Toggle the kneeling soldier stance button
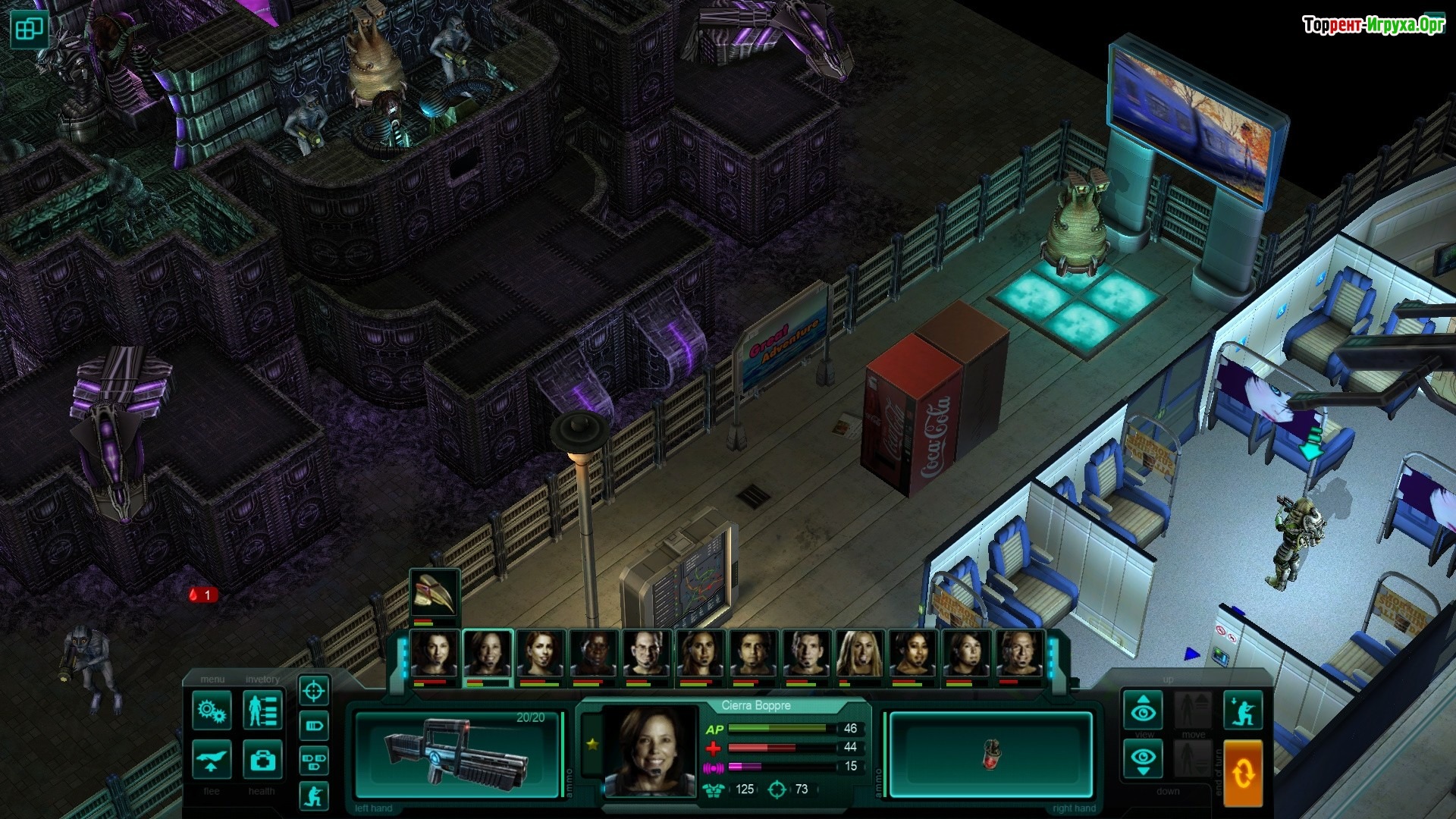1456x819 pixels. pyautogui.click(x=314, y=795)
